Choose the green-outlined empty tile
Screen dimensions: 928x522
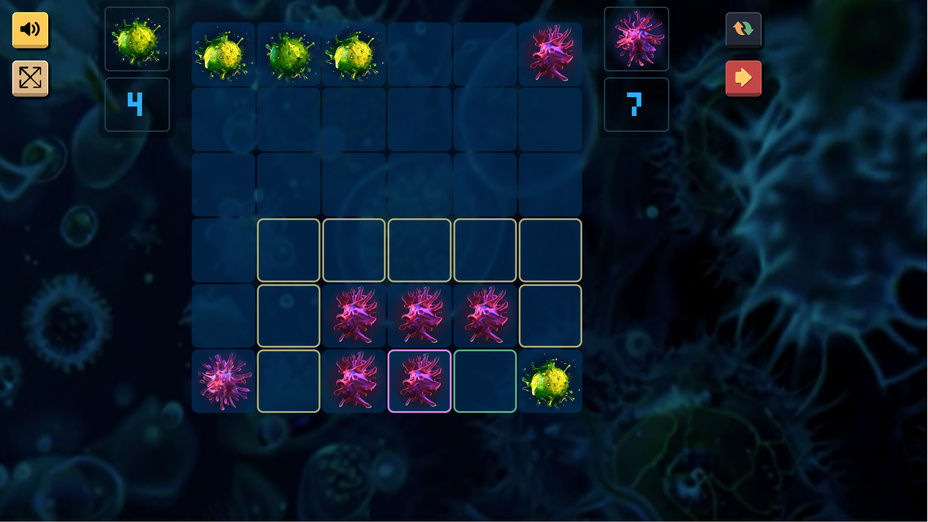485,381
